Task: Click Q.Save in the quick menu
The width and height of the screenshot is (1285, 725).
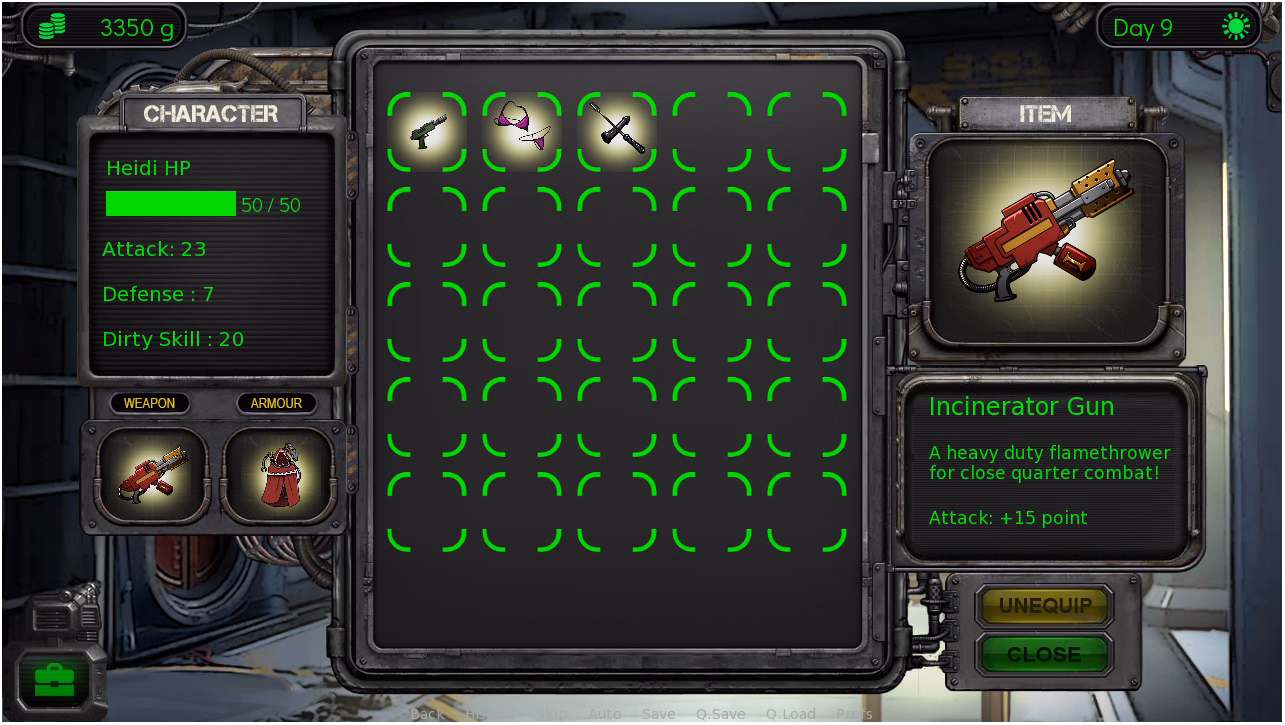Action: tap(720, 714)
